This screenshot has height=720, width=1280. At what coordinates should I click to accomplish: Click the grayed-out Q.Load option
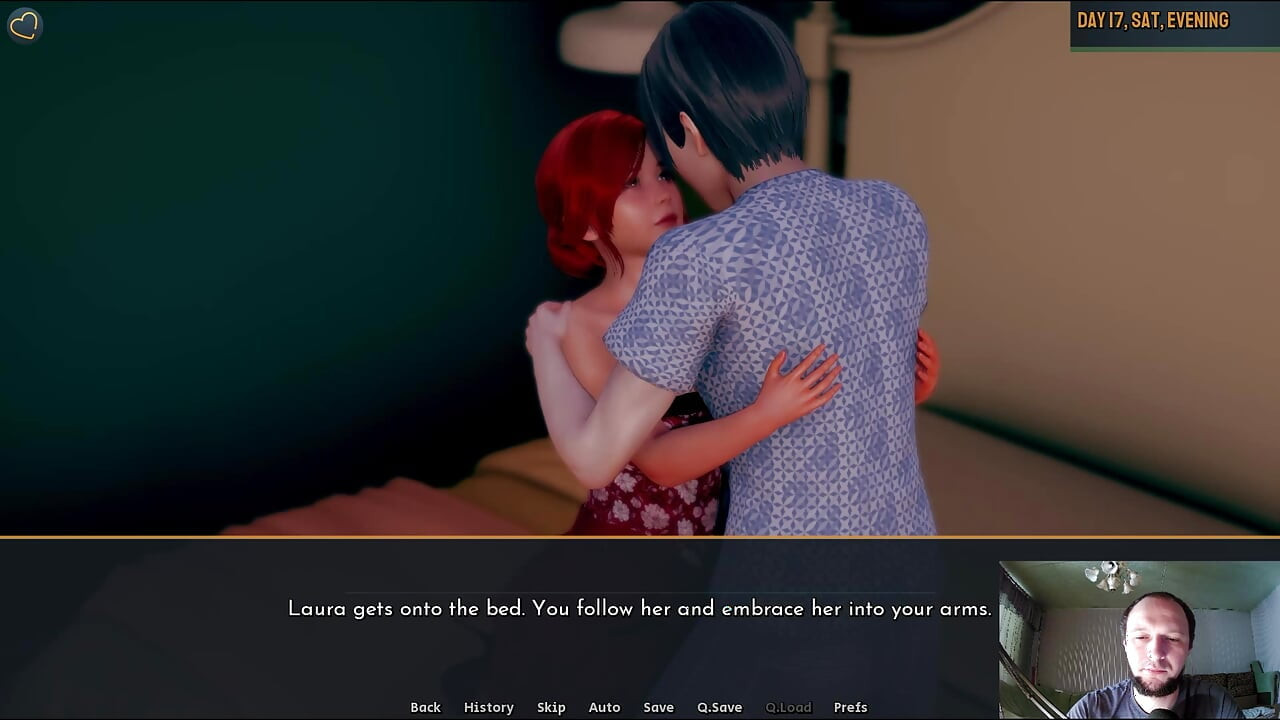tap(786, 707)
